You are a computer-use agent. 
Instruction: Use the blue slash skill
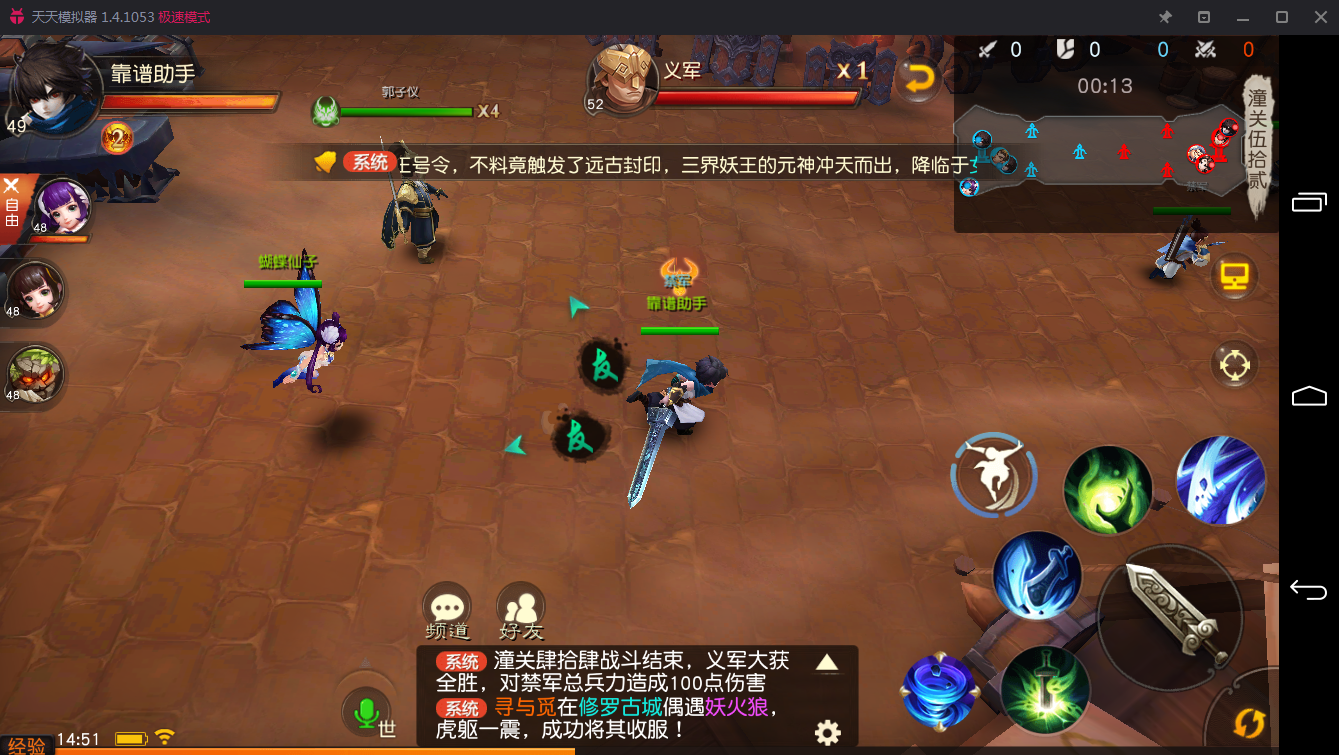pyautogui.click(x=1221, y=480)
